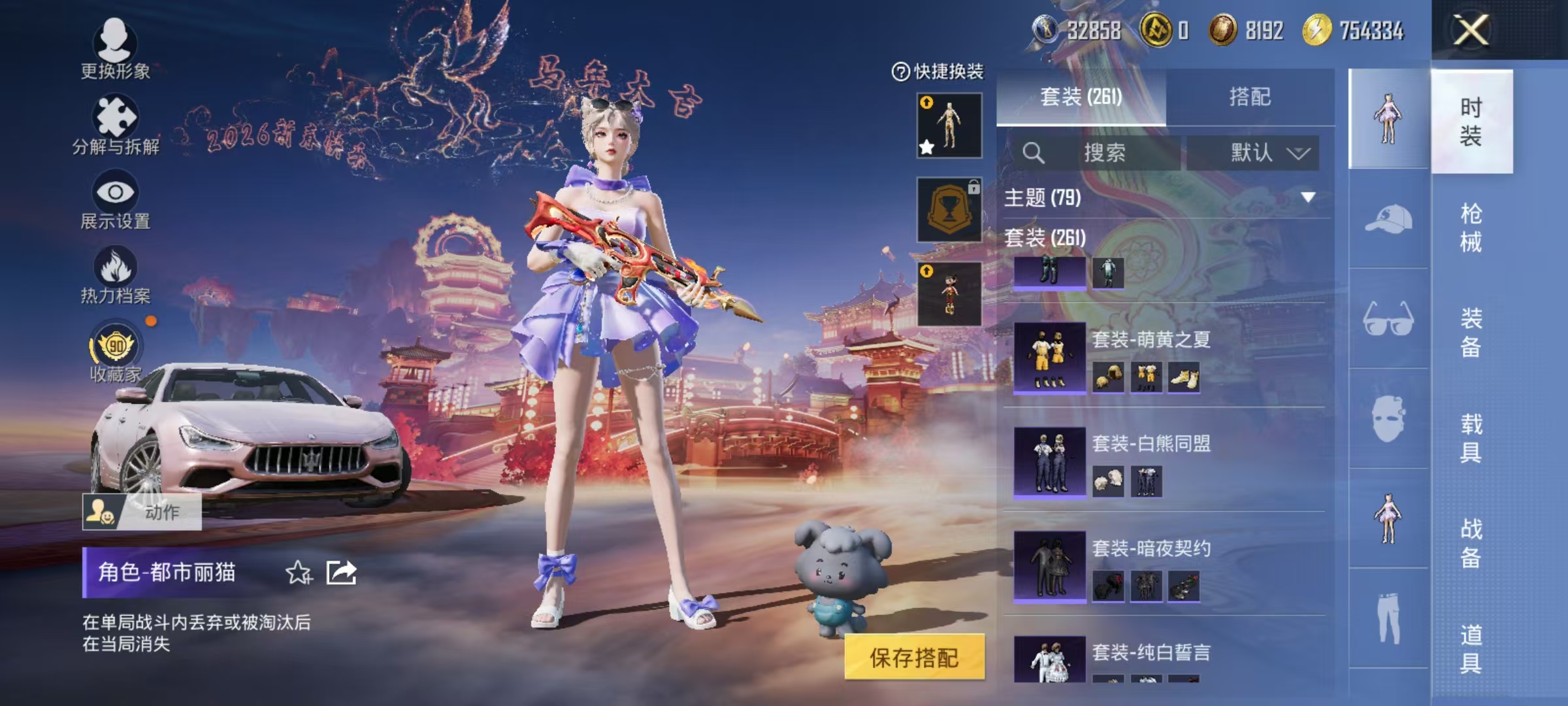Screen dimensions: 1568x706
Task: Open the 更换形象 (change appearance) panel
Action: click(114, 49)
